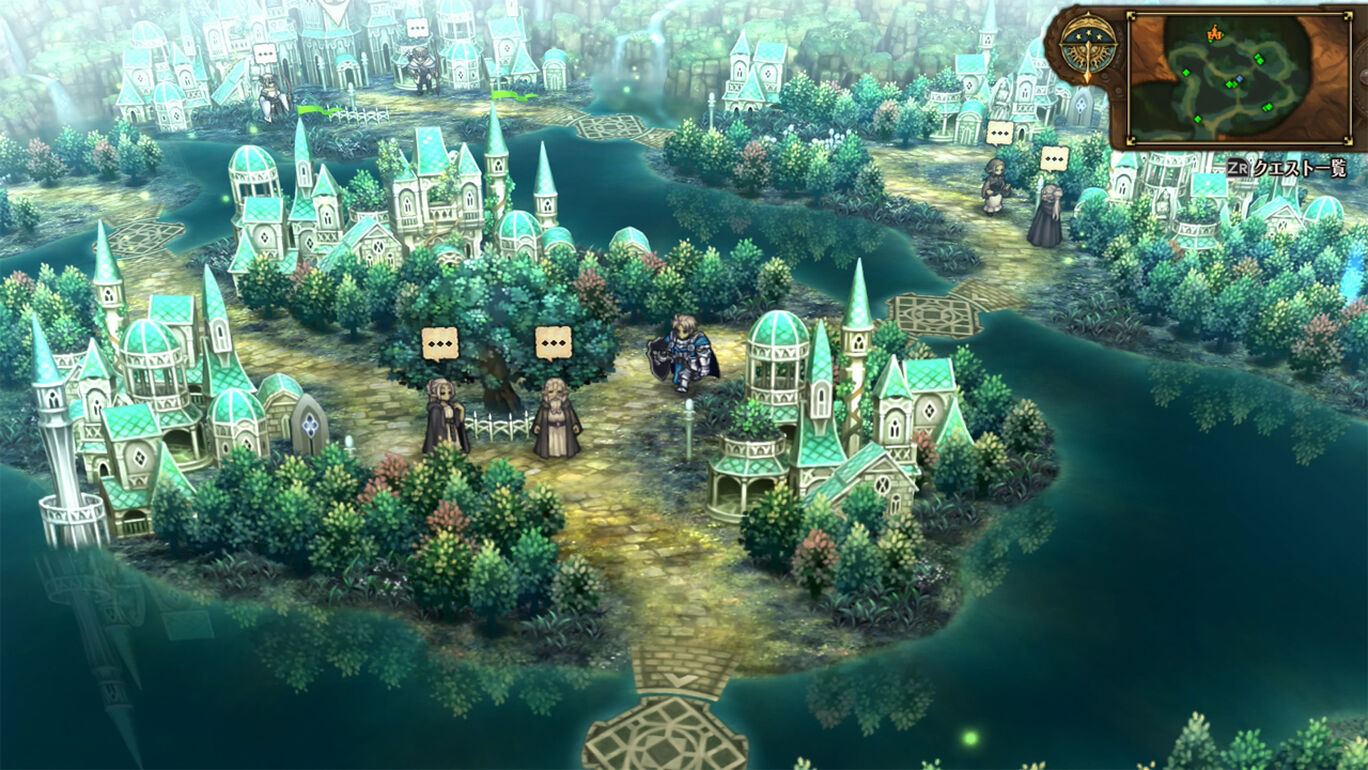Image resolution: width=1368 pixels, height=770 pixels.
Task: Select the blue marker on the minimap
Action: click(x=1240, y=79)
